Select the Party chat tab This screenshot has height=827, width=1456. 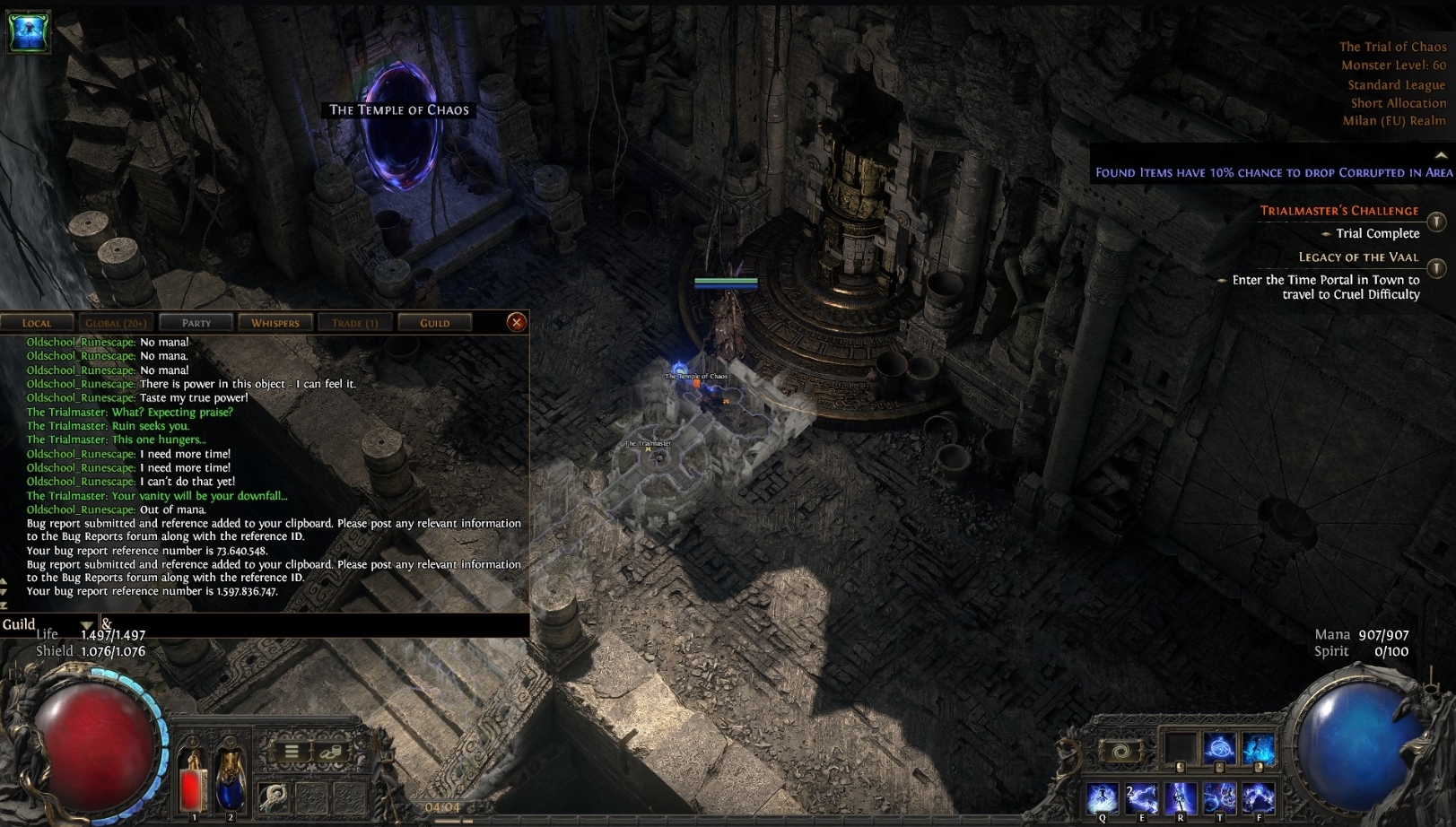[196, 323]
